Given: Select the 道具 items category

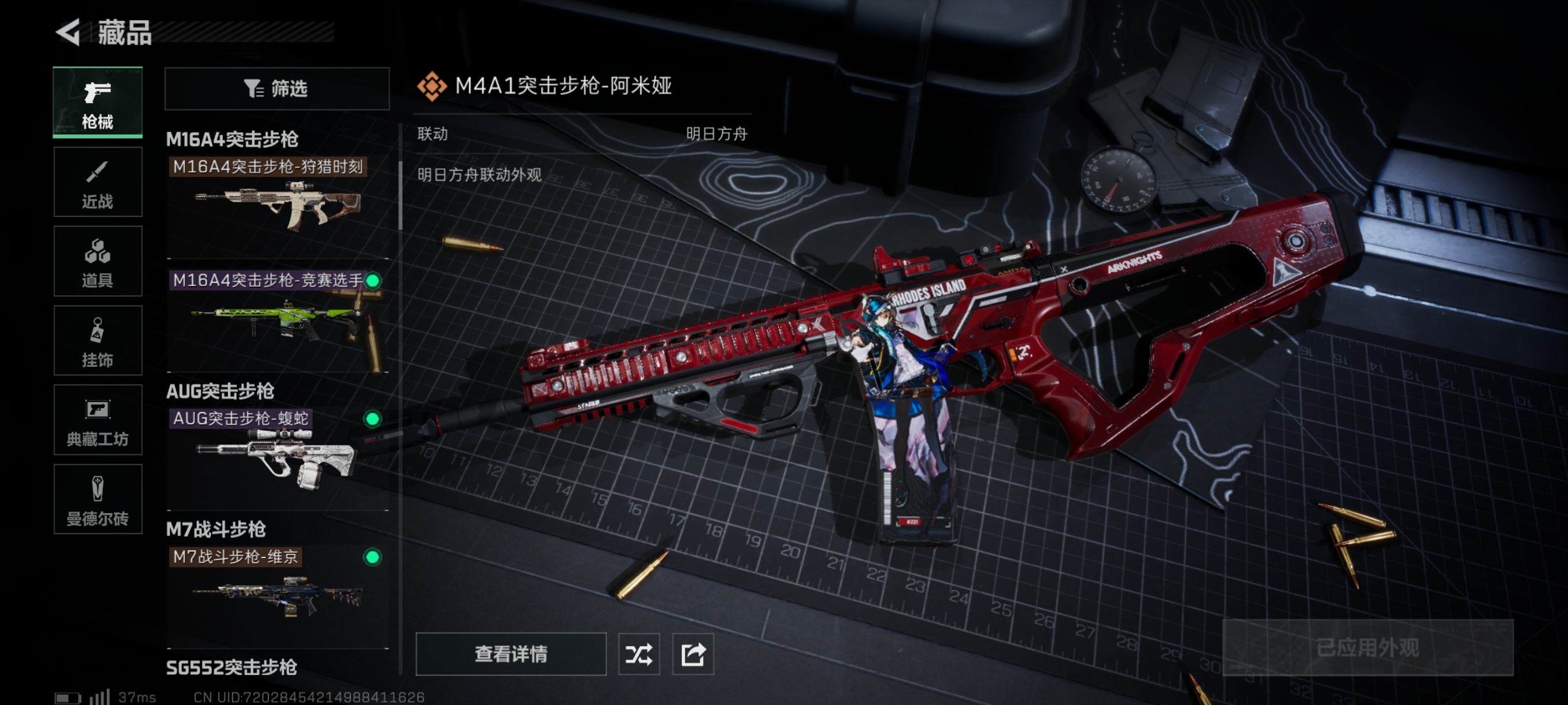Looking at the screenshot, I should pos(97,262).
